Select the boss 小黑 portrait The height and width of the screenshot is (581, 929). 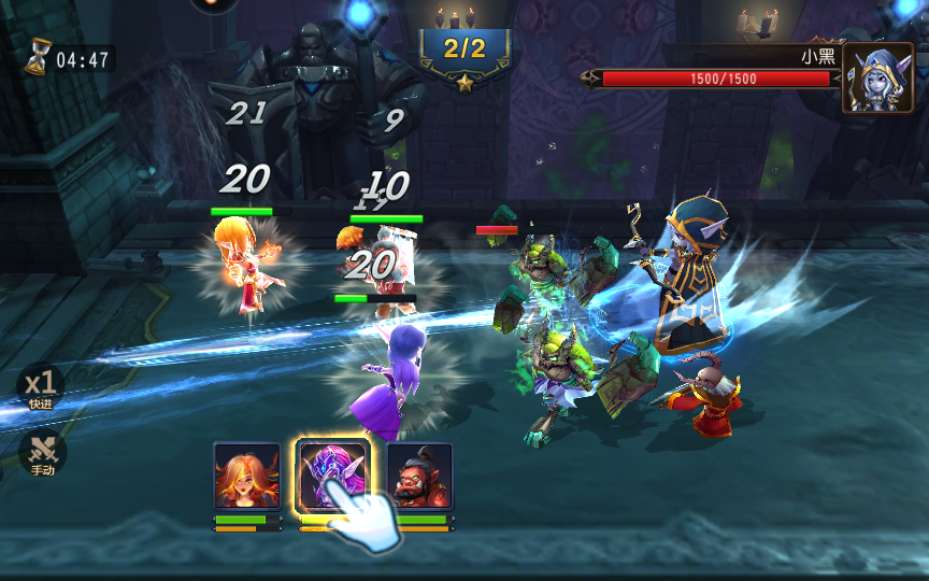pyautogui.click(x=877, y=77)
